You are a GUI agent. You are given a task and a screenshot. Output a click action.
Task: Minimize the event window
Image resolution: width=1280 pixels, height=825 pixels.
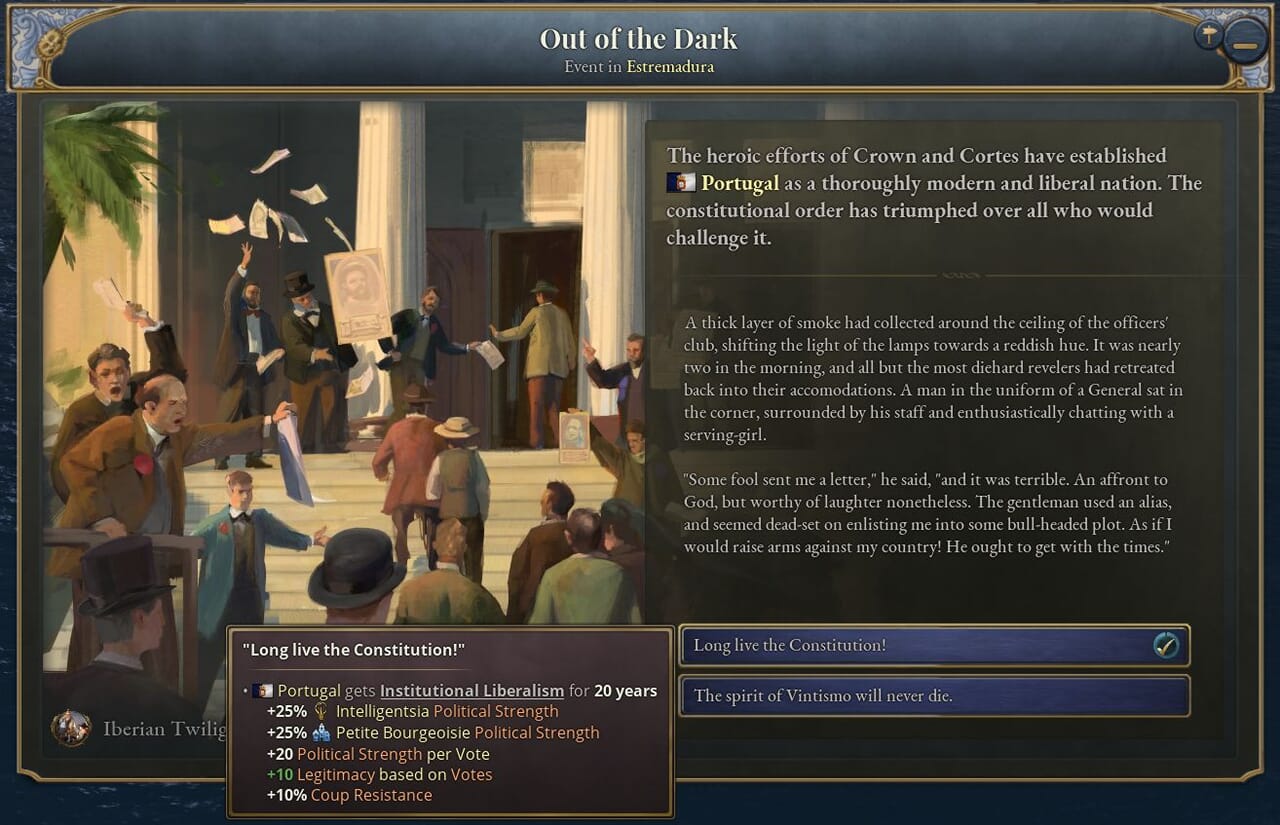tap(1244, 46)
